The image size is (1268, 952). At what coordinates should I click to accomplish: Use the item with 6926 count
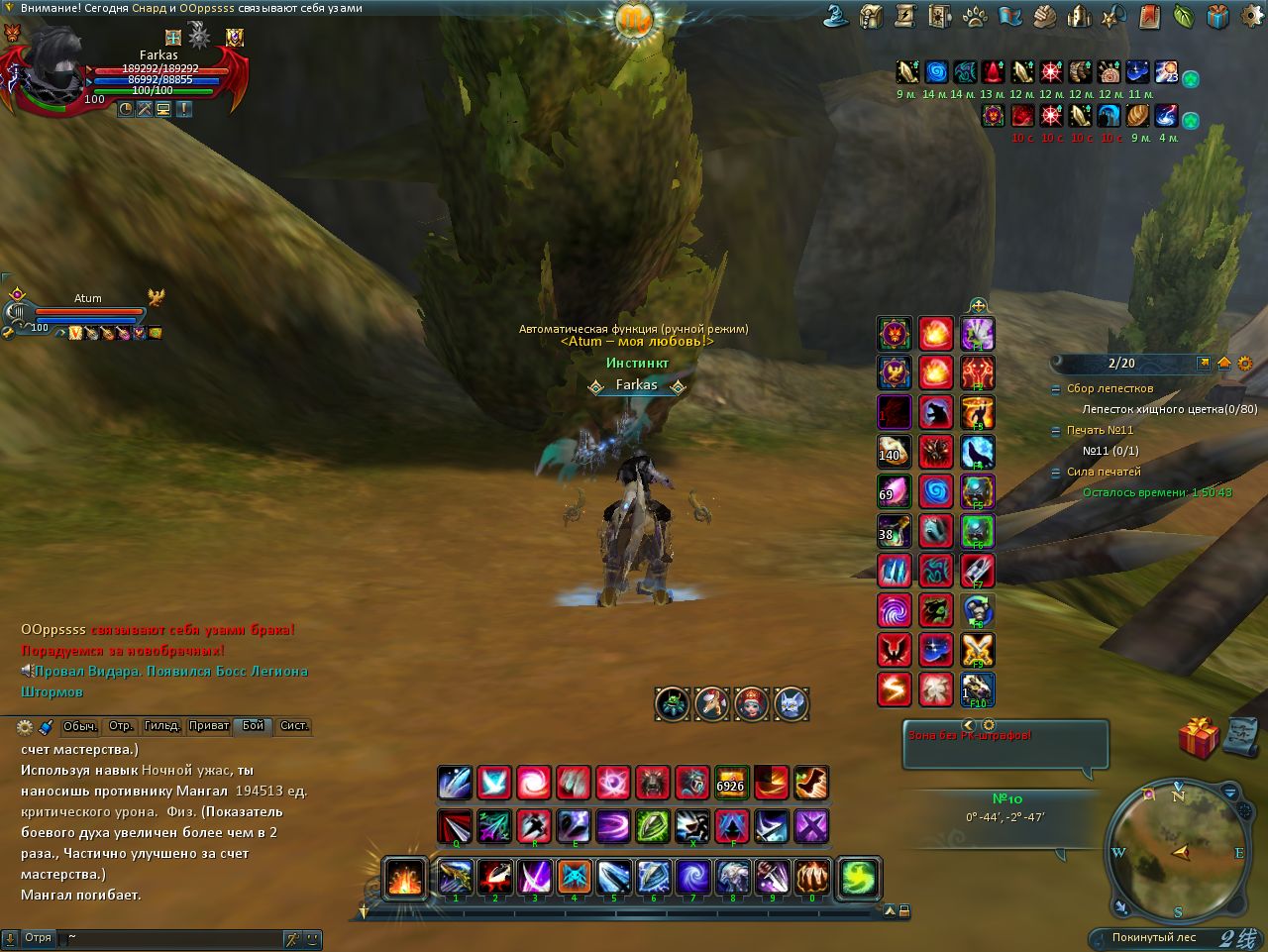pos(731,783)
